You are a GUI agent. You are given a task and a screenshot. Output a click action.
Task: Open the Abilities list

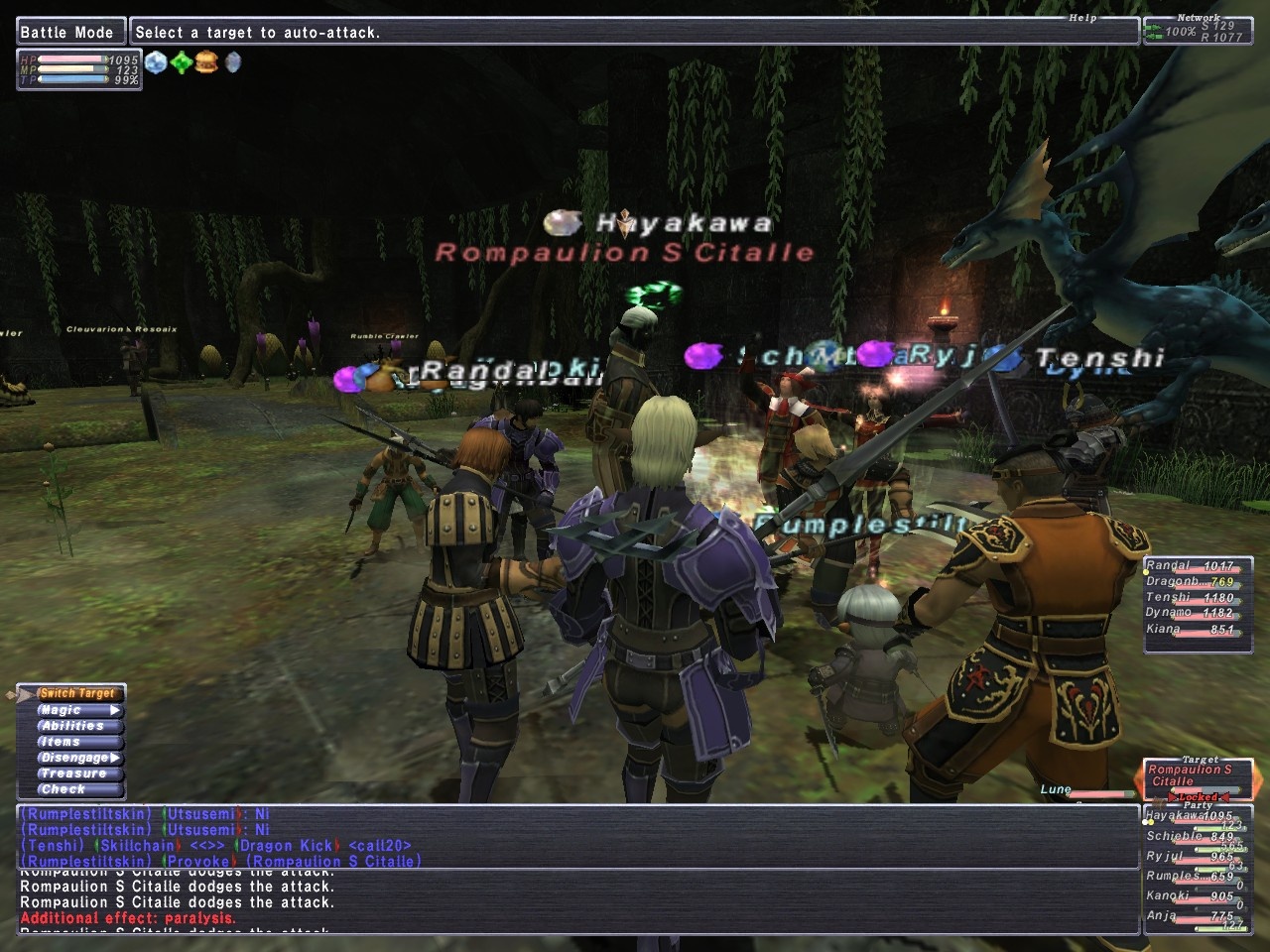(73, 726)
